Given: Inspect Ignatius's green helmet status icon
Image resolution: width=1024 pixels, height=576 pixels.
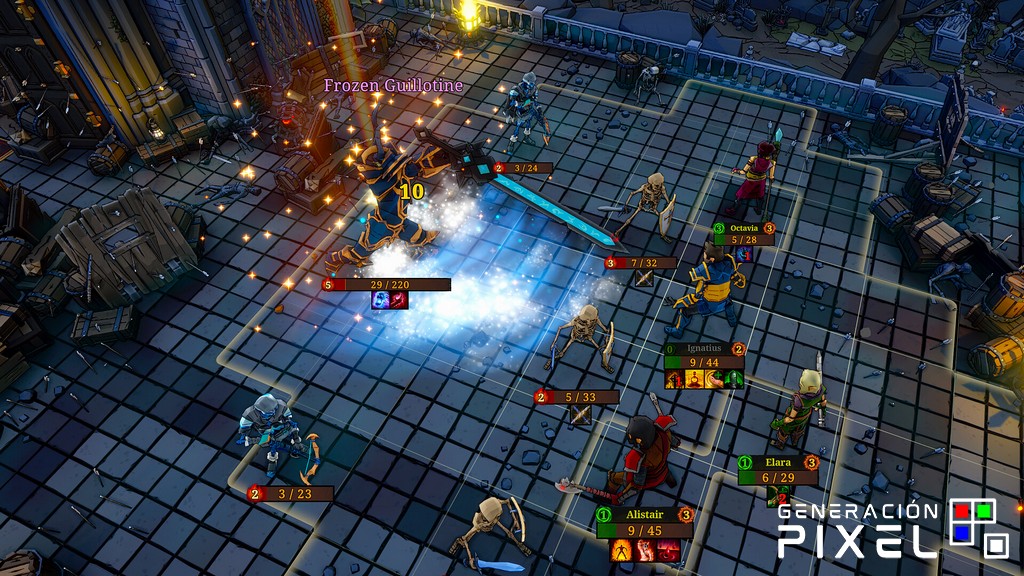Looking at the screenshot, I should click(x=734, y=379).
